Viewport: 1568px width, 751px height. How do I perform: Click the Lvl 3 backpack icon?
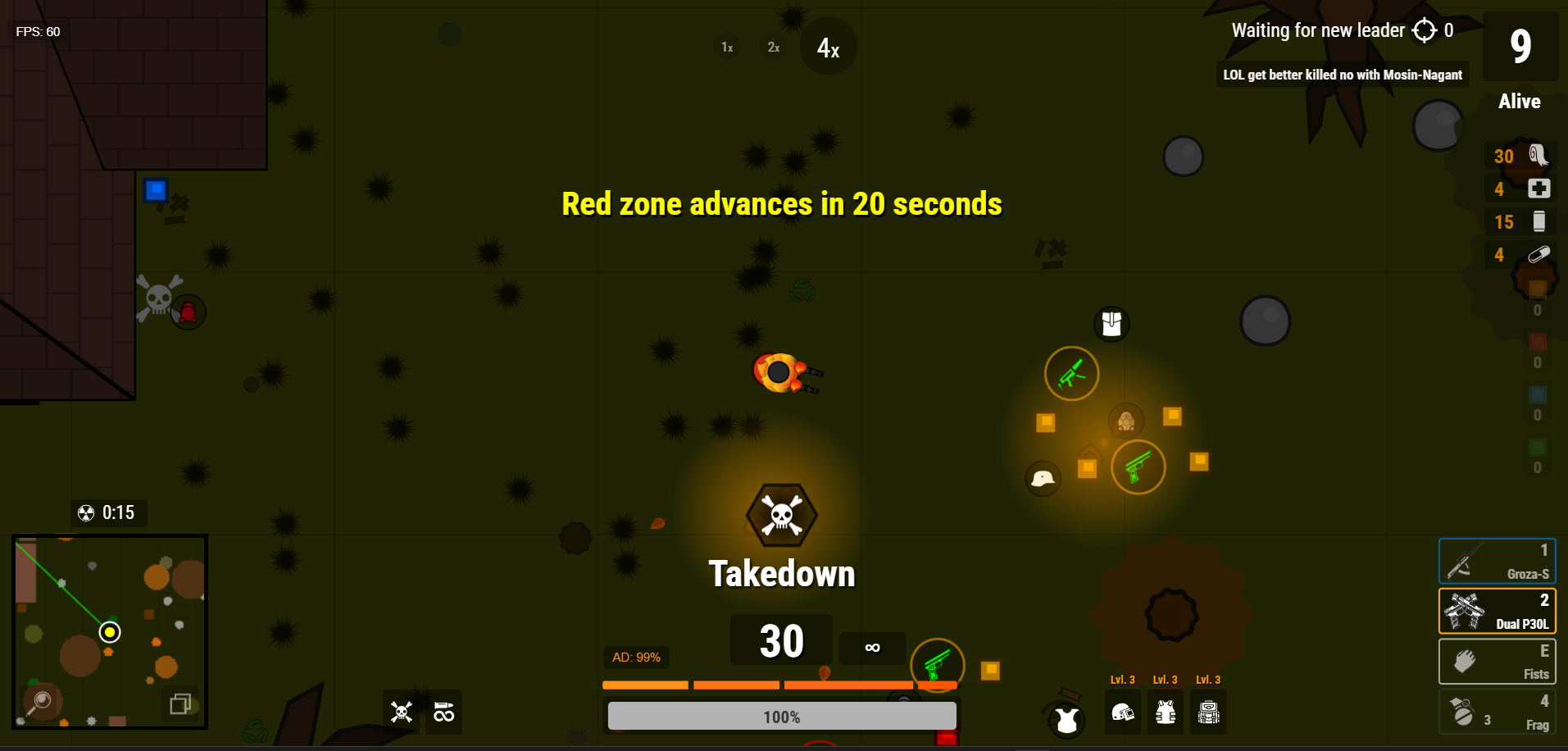[1208, 712]
